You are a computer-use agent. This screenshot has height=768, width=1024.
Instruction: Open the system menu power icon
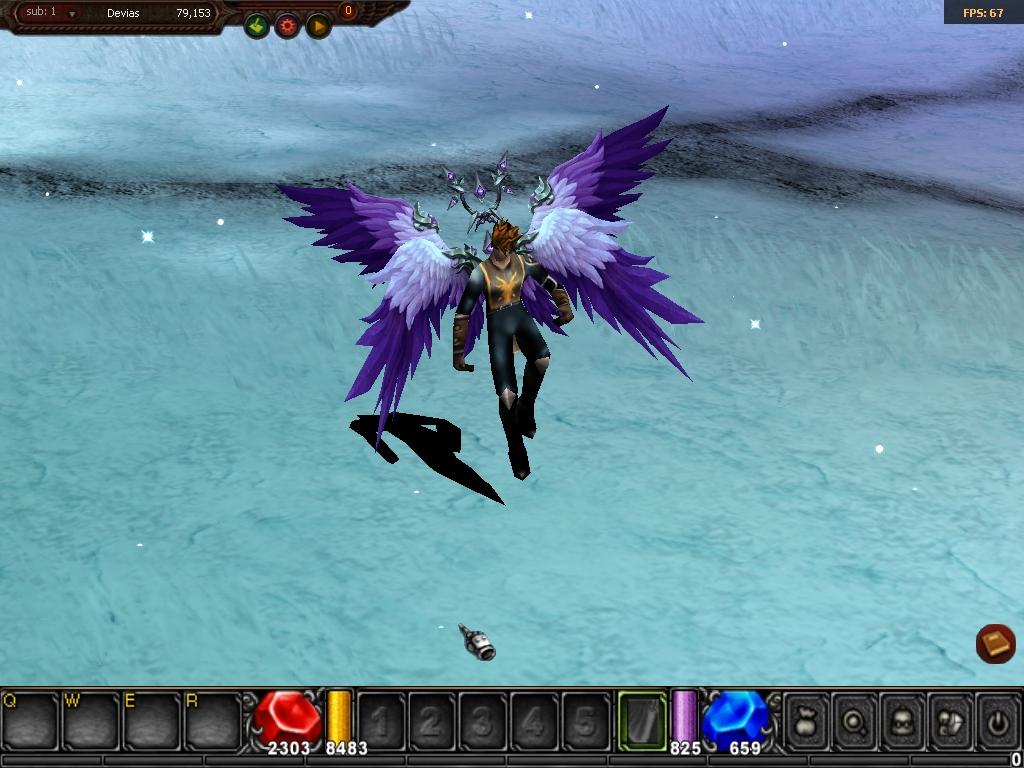pos(997,720)
